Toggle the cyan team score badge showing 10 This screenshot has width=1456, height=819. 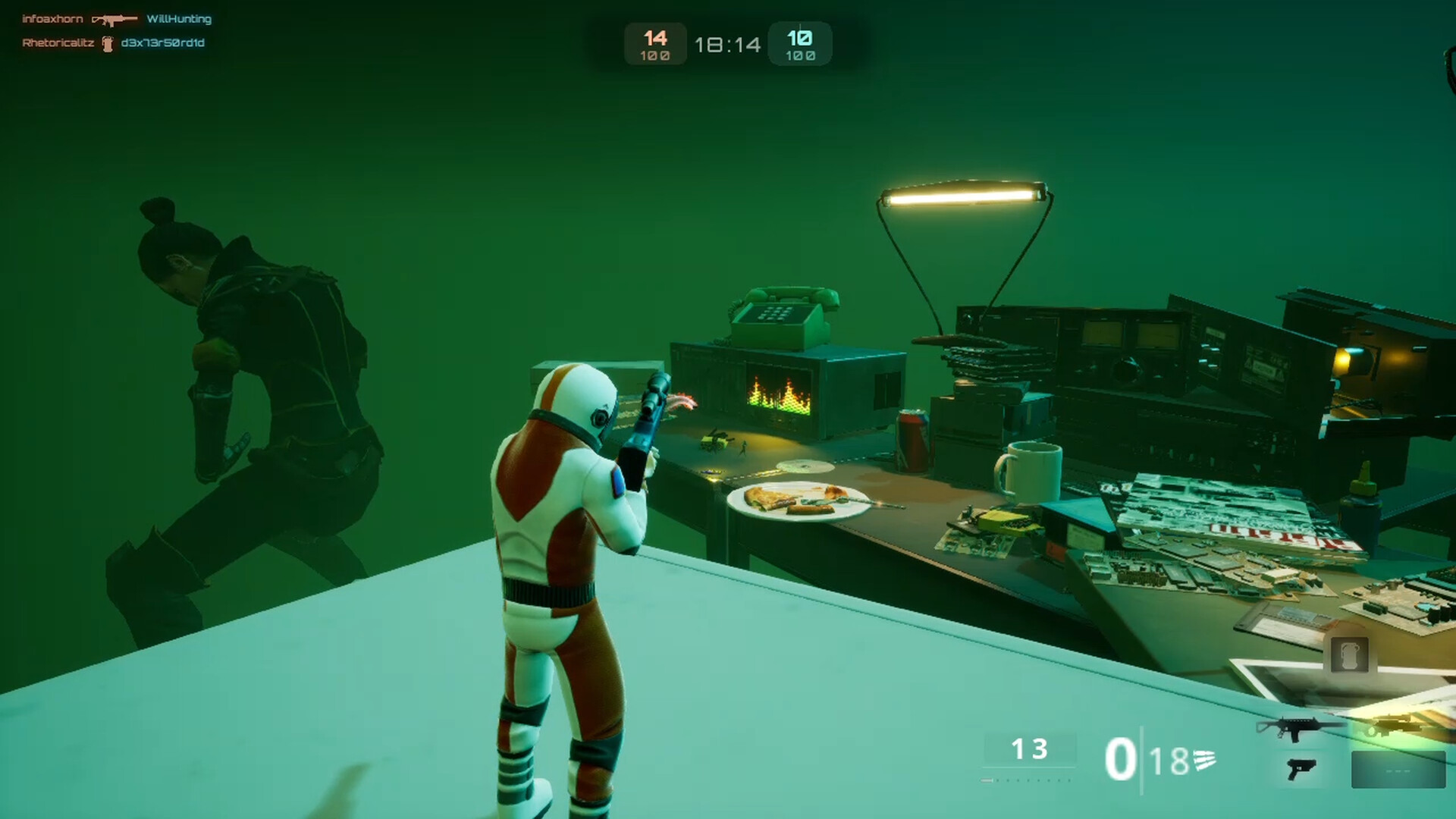click(800, 43)
